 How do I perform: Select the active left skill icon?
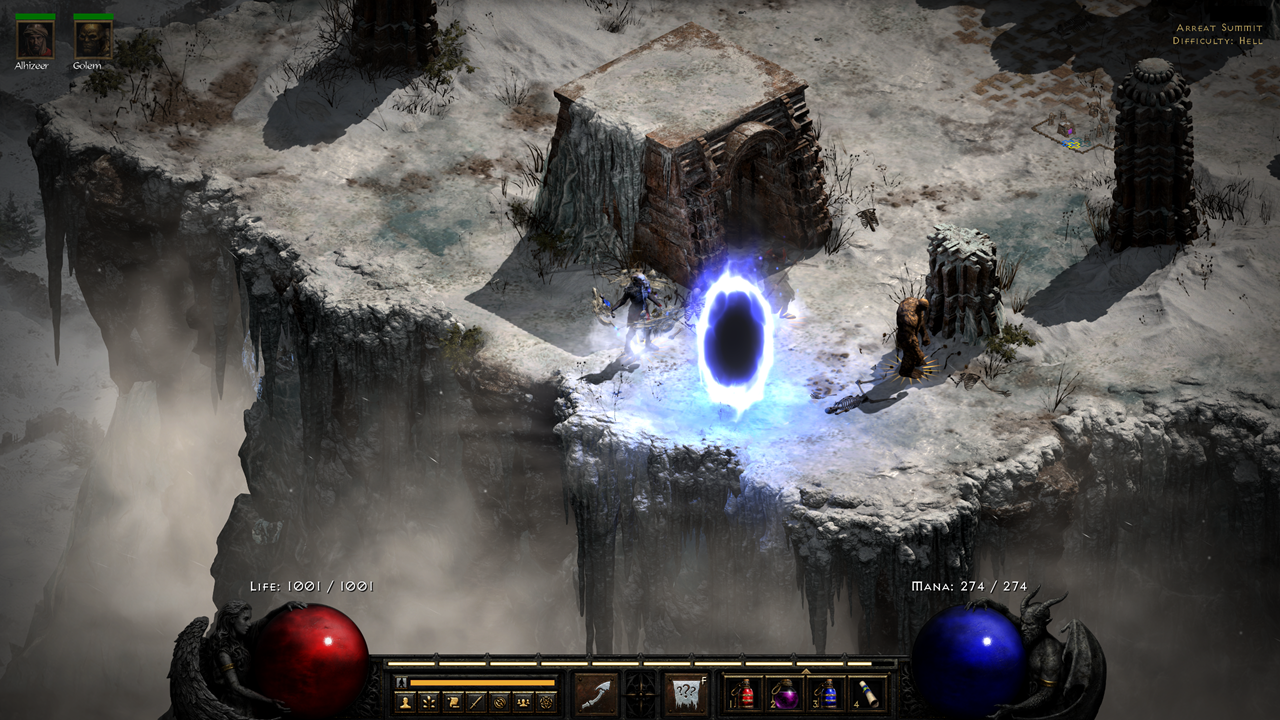point(596,692)
